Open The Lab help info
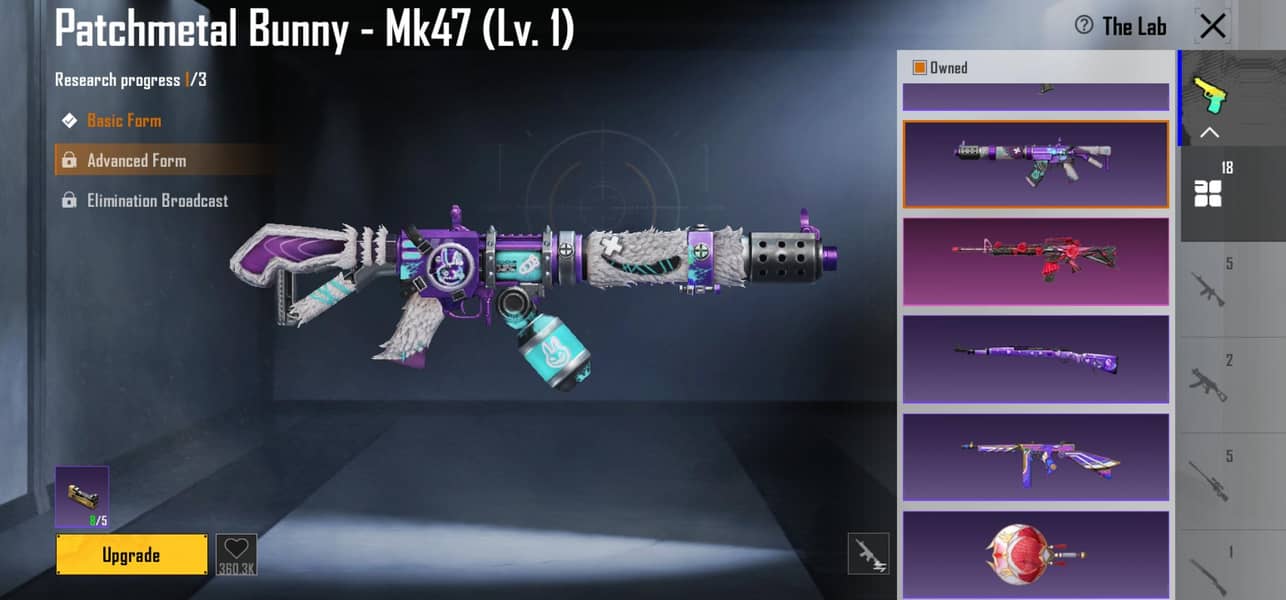The height and width of the screenshot is (600, 1286). [1083, 26]
